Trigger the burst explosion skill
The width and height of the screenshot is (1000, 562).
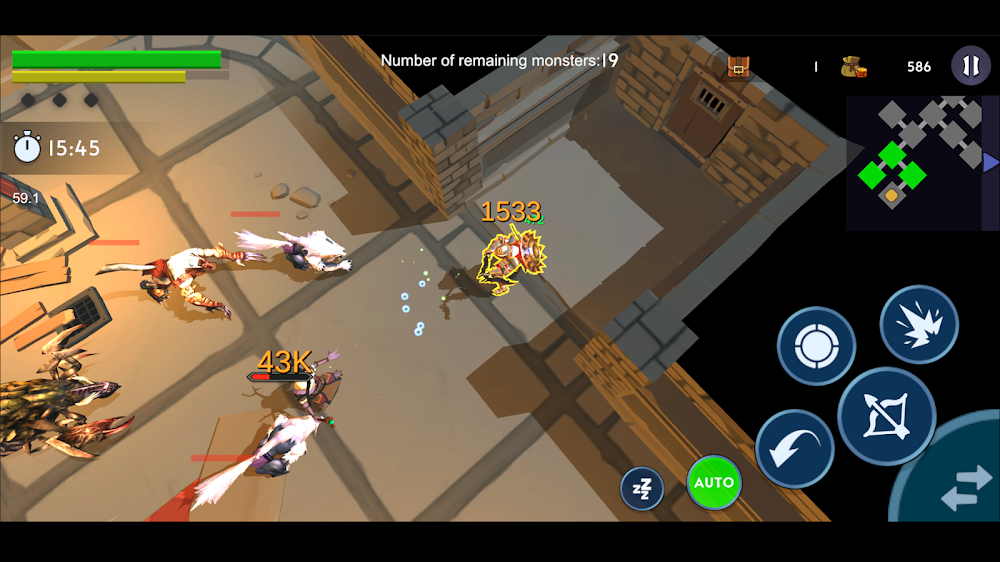click(x=919, y=325)
